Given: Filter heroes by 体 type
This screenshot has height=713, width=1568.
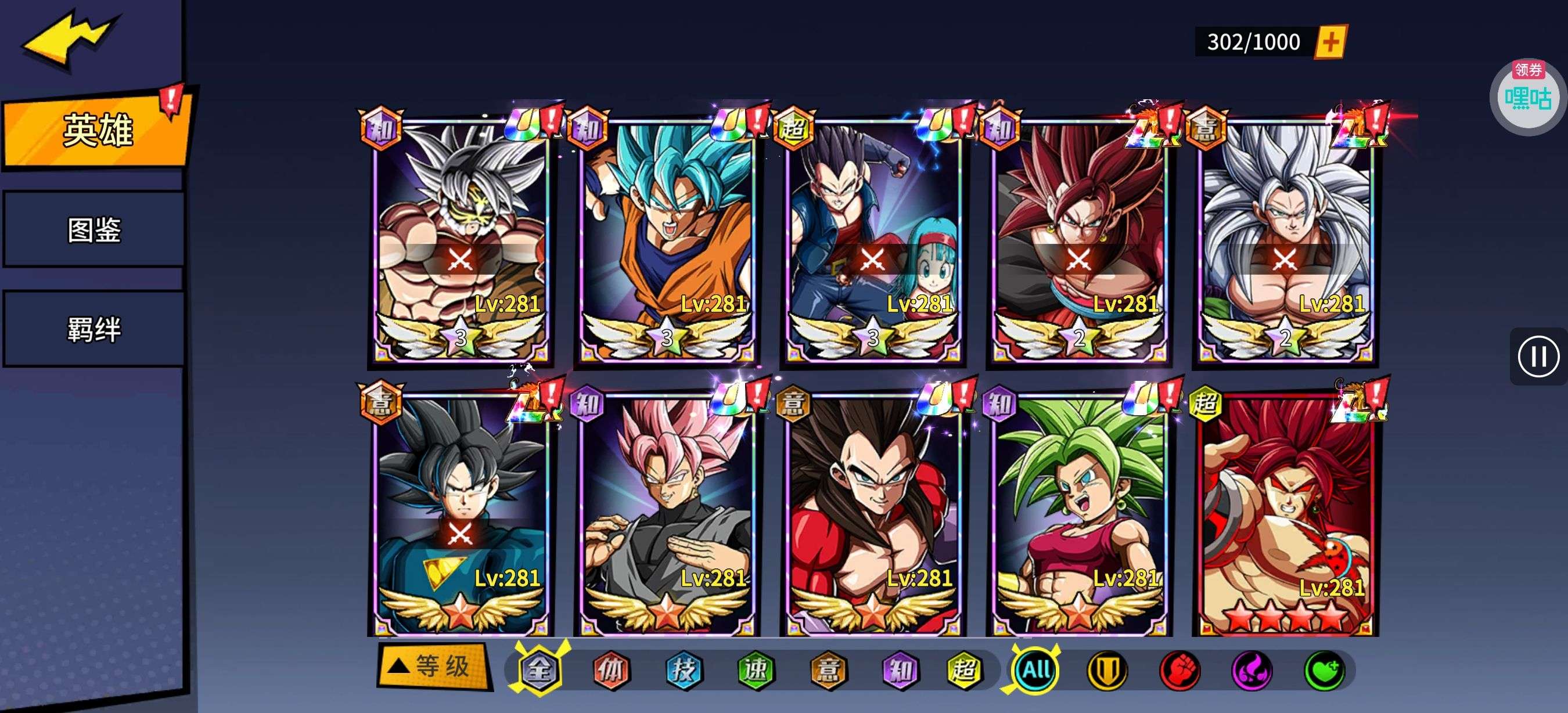Looking at the screenshot, I should (611, 671).
